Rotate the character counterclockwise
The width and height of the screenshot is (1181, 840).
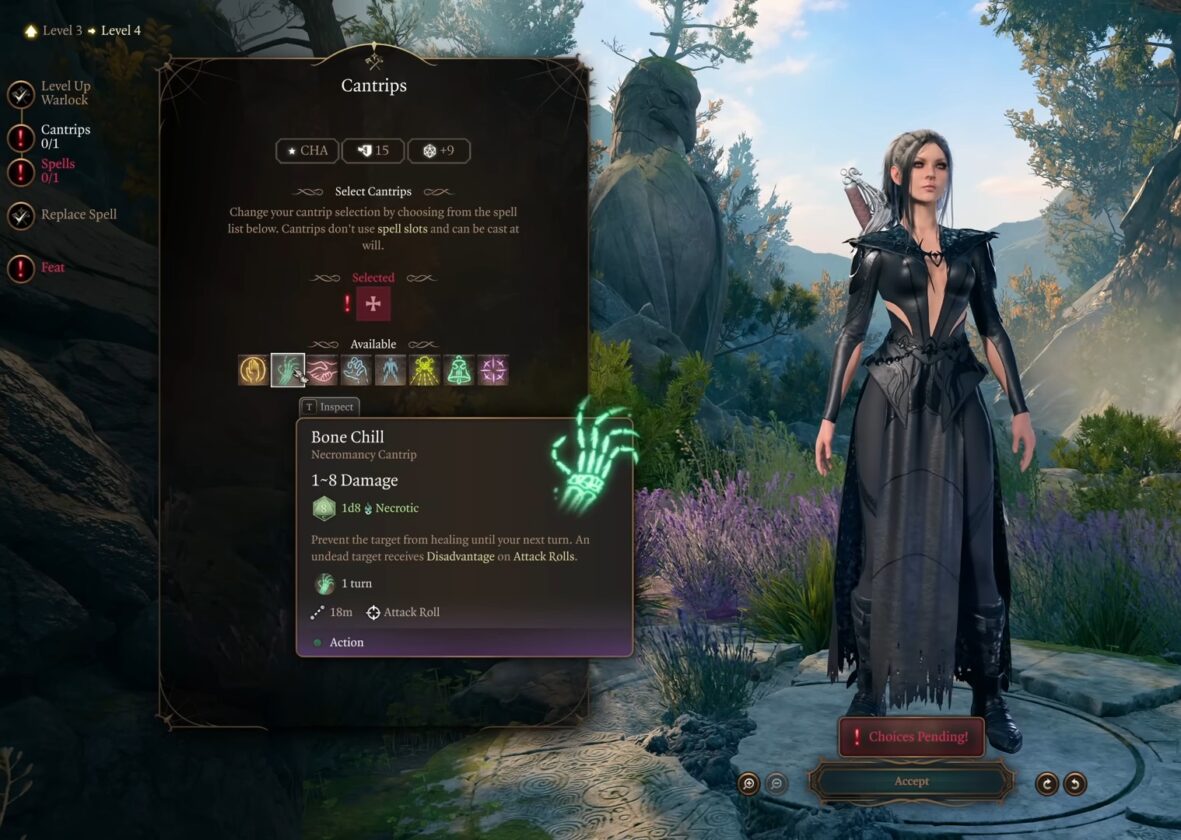tap(1075, 783)
